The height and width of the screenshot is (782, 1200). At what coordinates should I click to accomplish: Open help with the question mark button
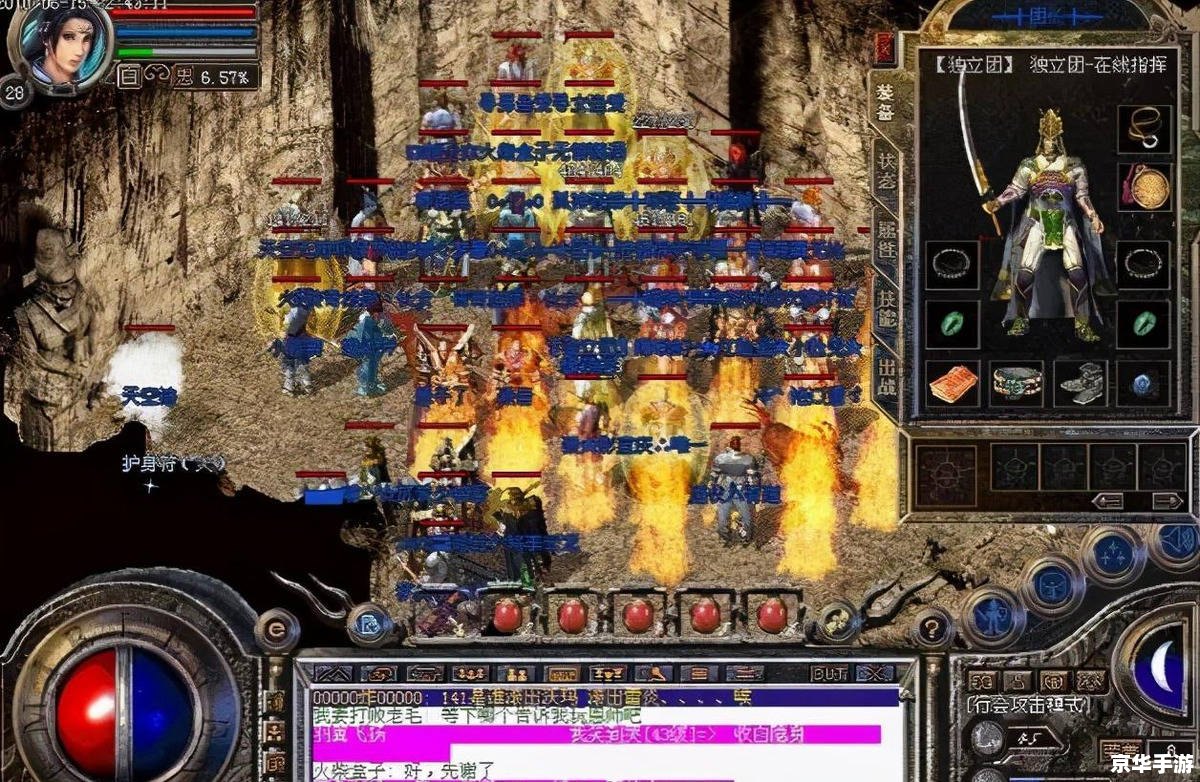[x=931, y=628]
